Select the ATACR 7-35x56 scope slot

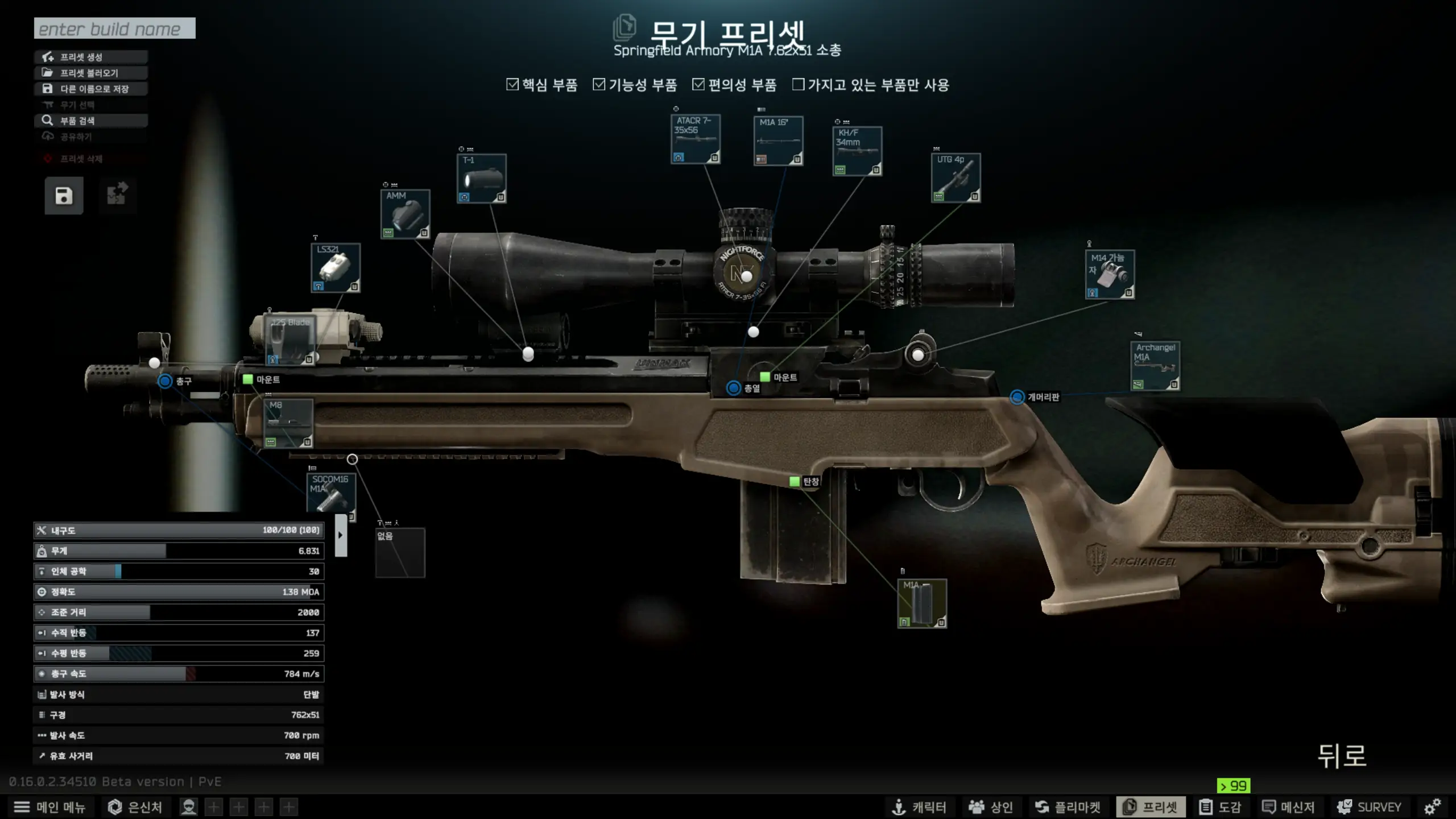(x=696, y=139)
